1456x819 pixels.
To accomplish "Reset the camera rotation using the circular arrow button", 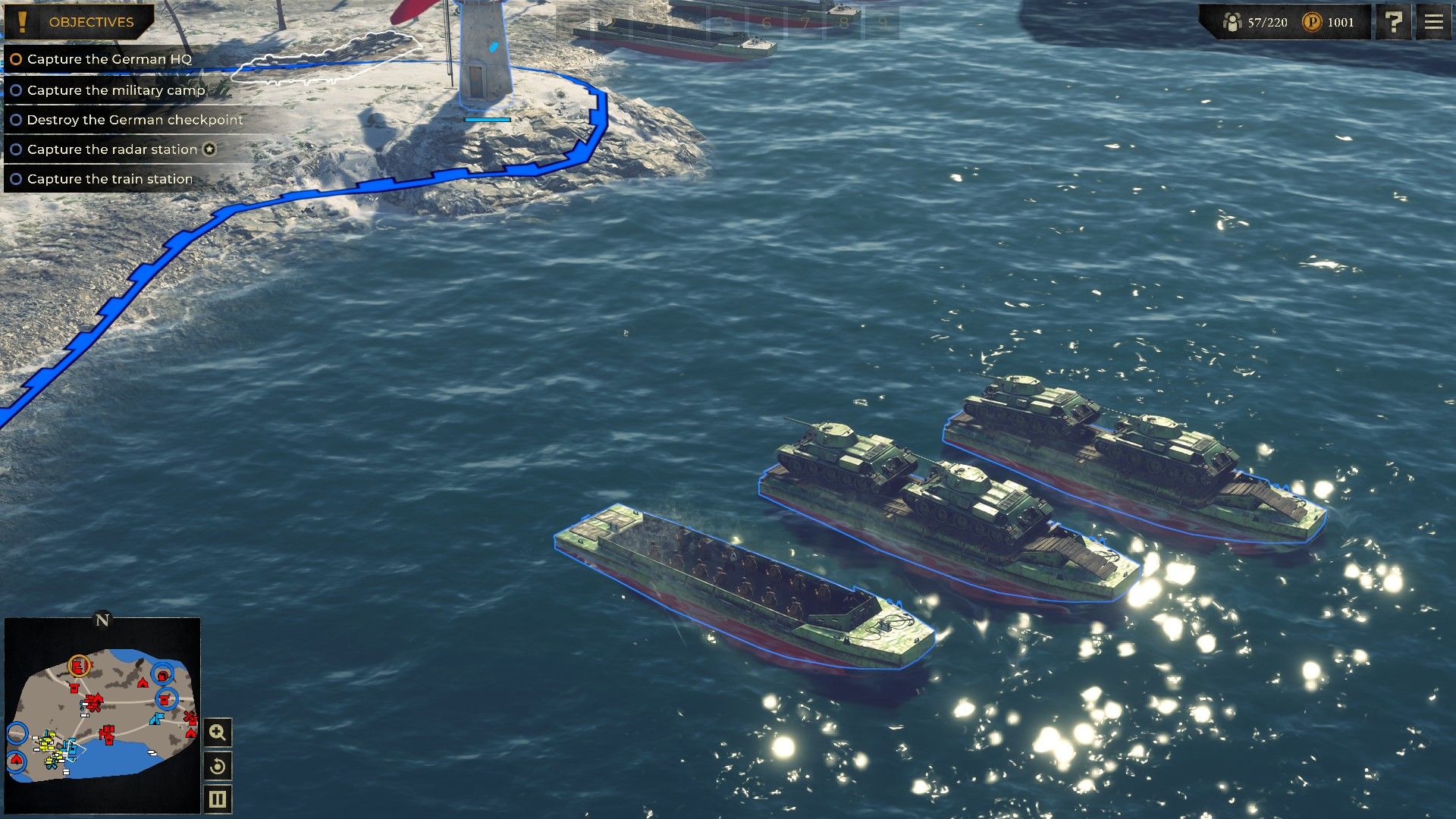I will coord(218,766).
